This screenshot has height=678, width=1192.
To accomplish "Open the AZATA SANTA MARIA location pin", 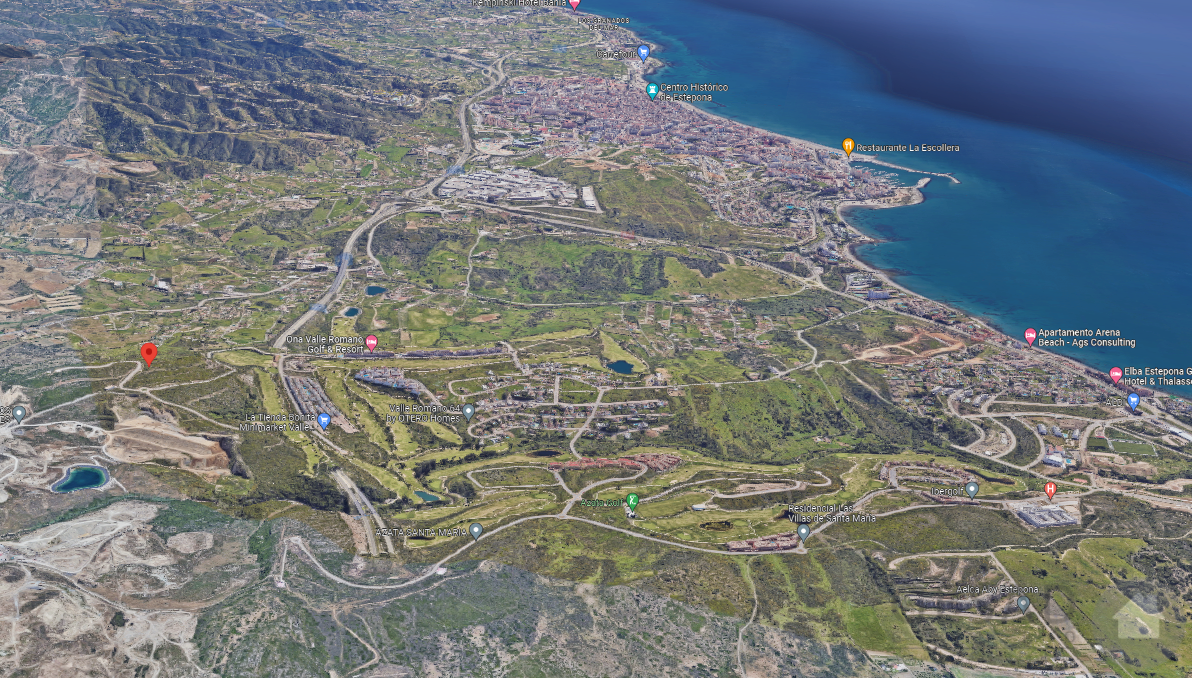I will [x=476, y=530].
